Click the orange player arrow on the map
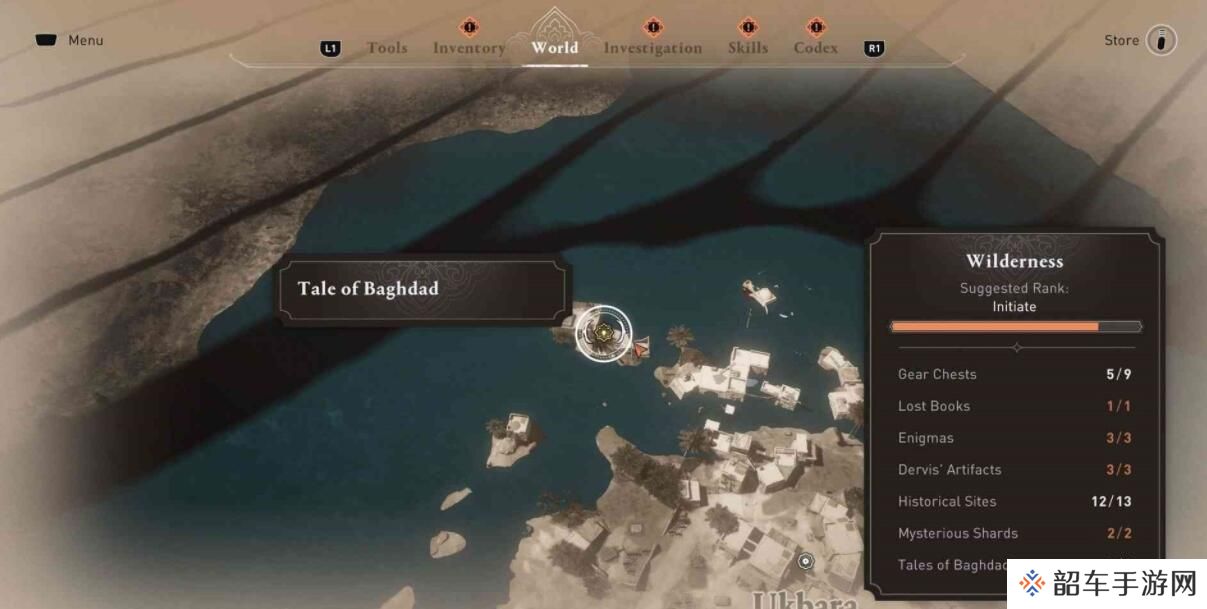This screenshot has height=609, width=1207. tap(641, 348)
